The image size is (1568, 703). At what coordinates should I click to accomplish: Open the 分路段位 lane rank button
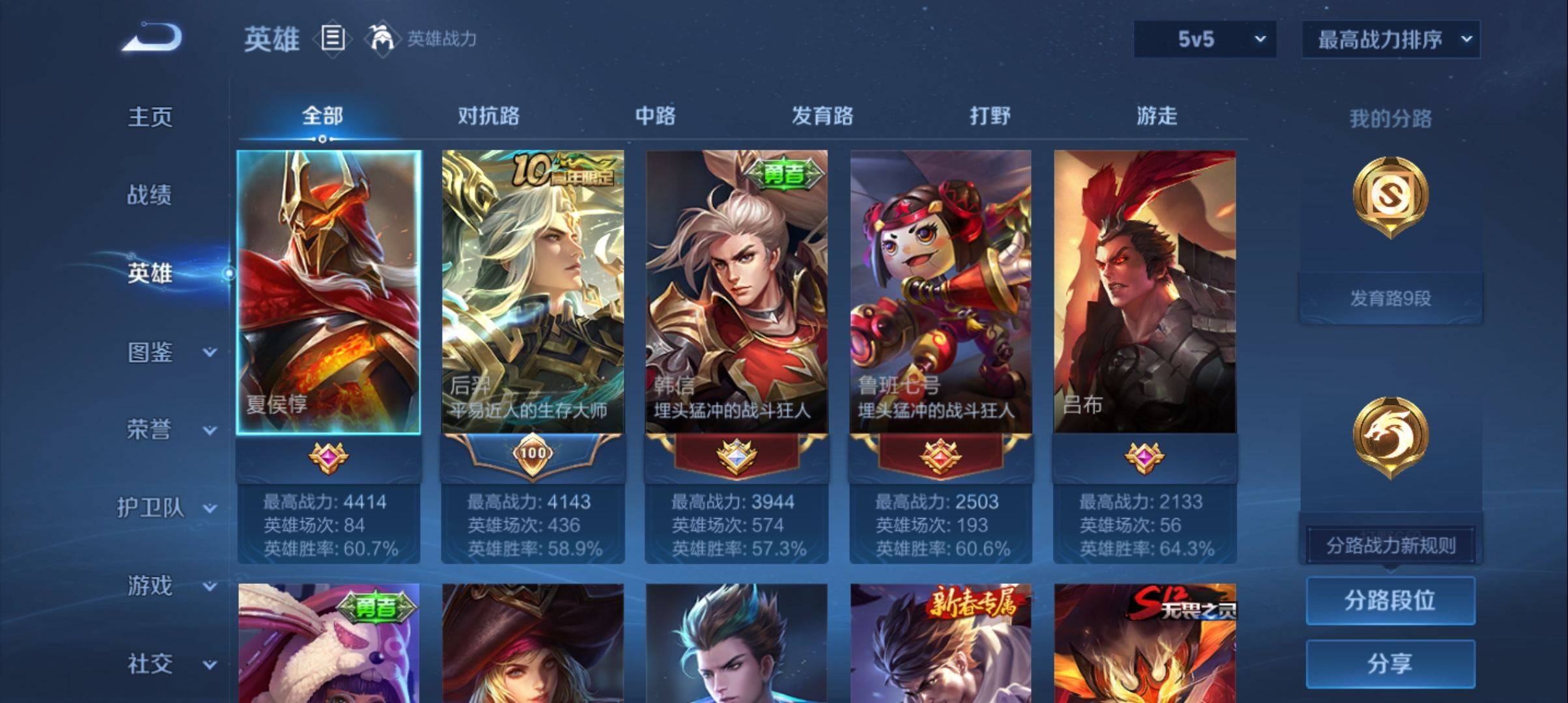[x=1390, y=600]
